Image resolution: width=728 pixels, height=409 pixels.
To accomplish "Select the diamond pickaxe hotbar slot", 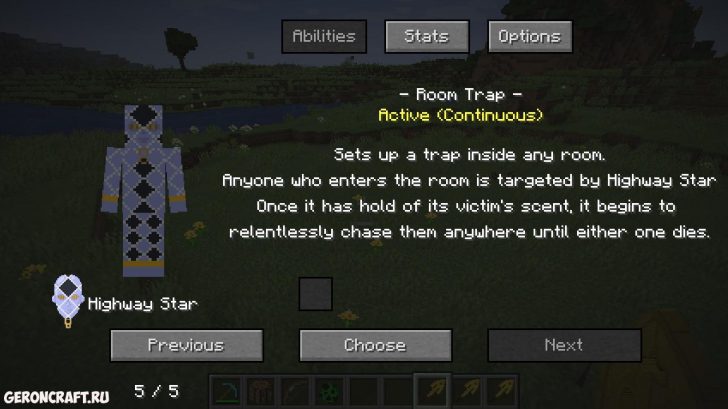I will pos(228,390).
